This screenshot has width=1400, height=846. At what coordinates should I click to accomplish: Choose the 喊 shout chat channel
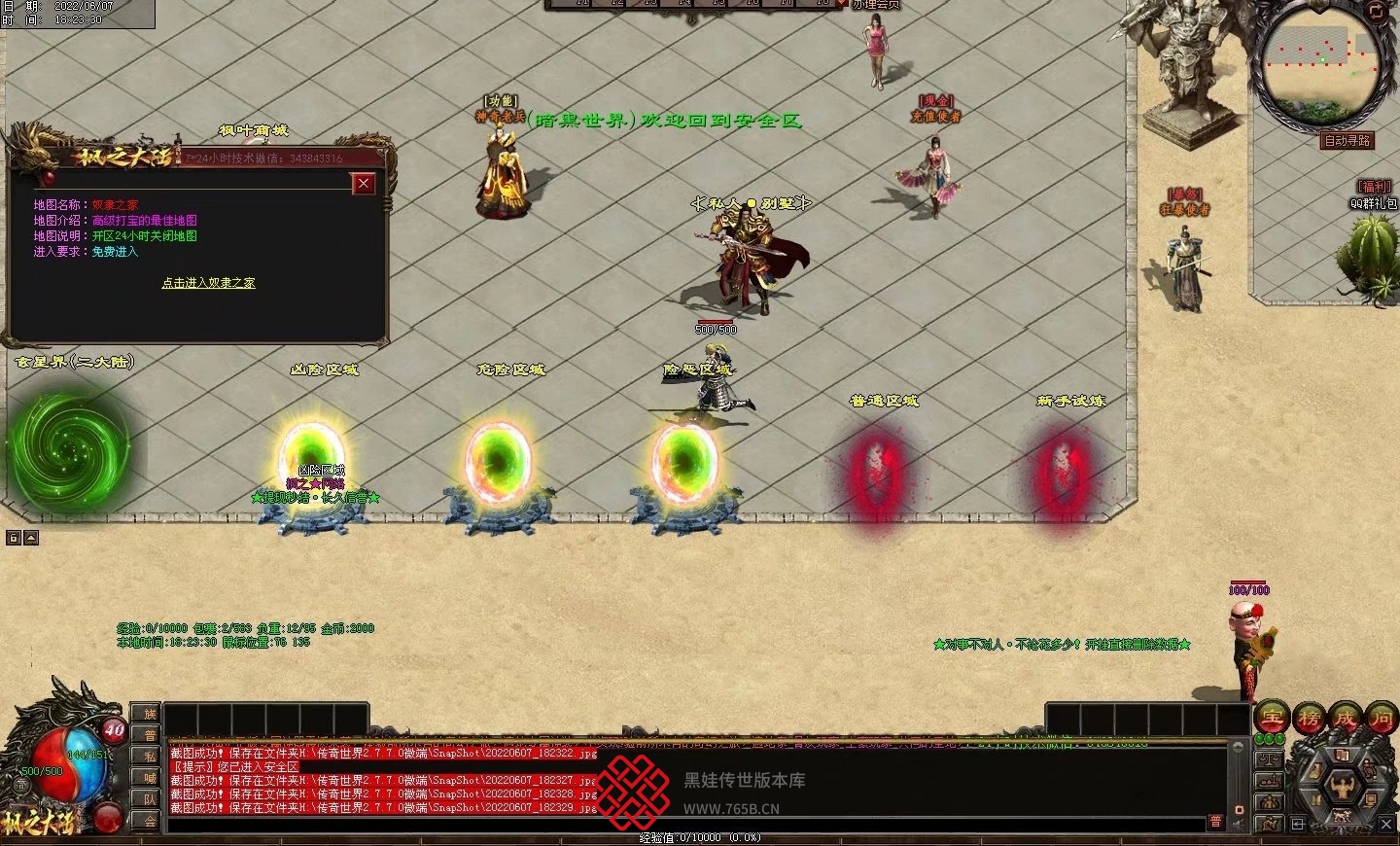pyautogui.click(x=150, y=778)
